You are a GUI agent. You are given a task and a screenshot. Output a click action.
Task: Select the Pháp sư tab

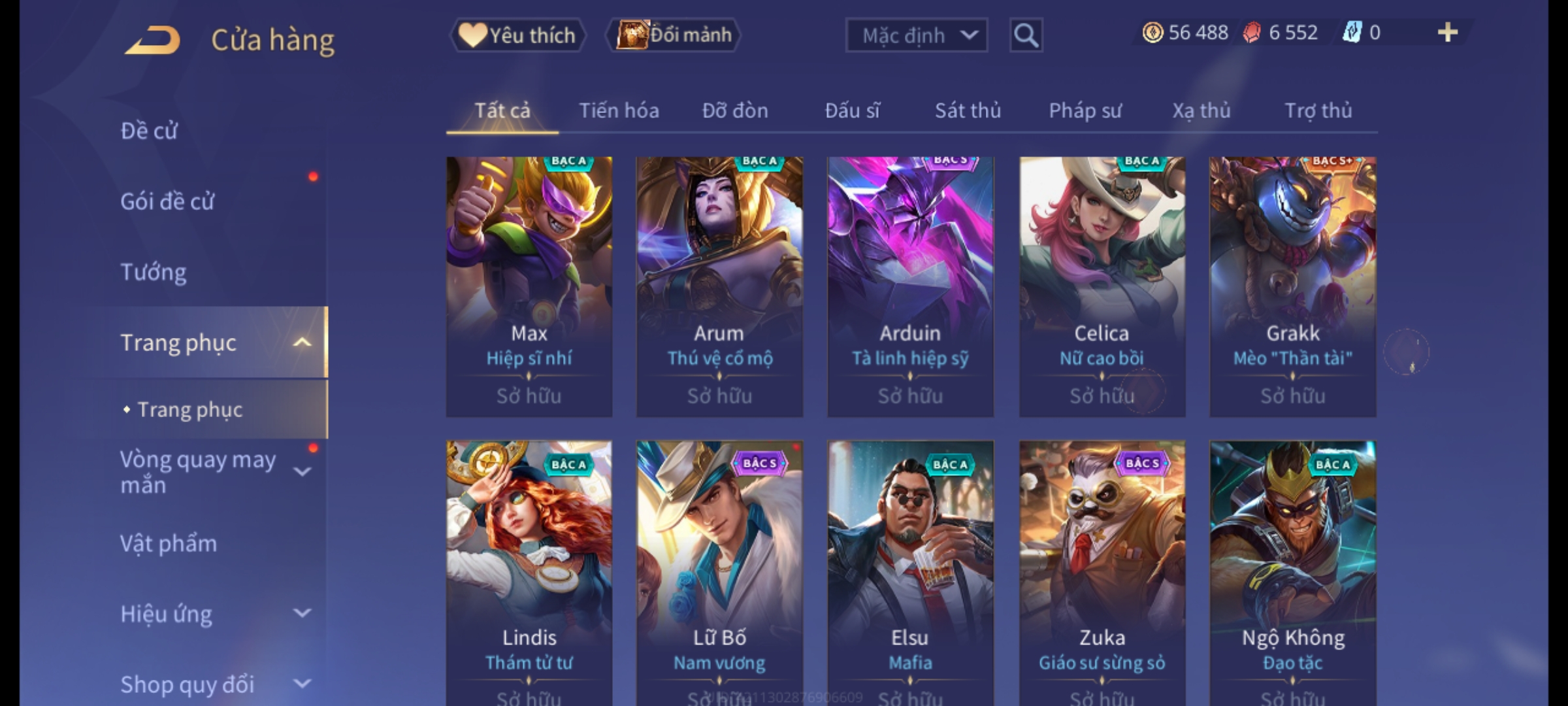pyautogui.click(x=1085, y=110)
